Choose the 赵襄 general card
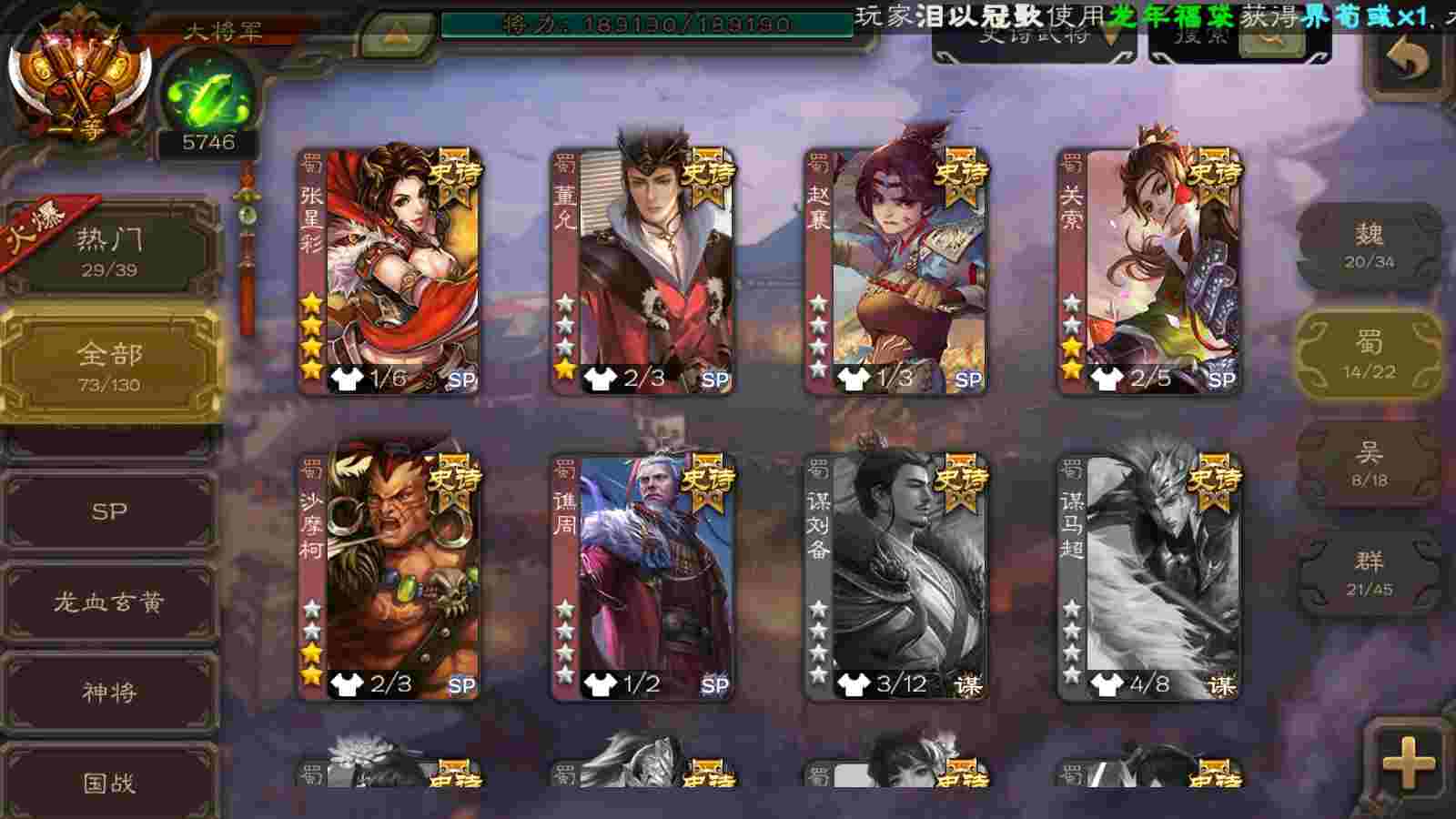 tap(896, 271)
